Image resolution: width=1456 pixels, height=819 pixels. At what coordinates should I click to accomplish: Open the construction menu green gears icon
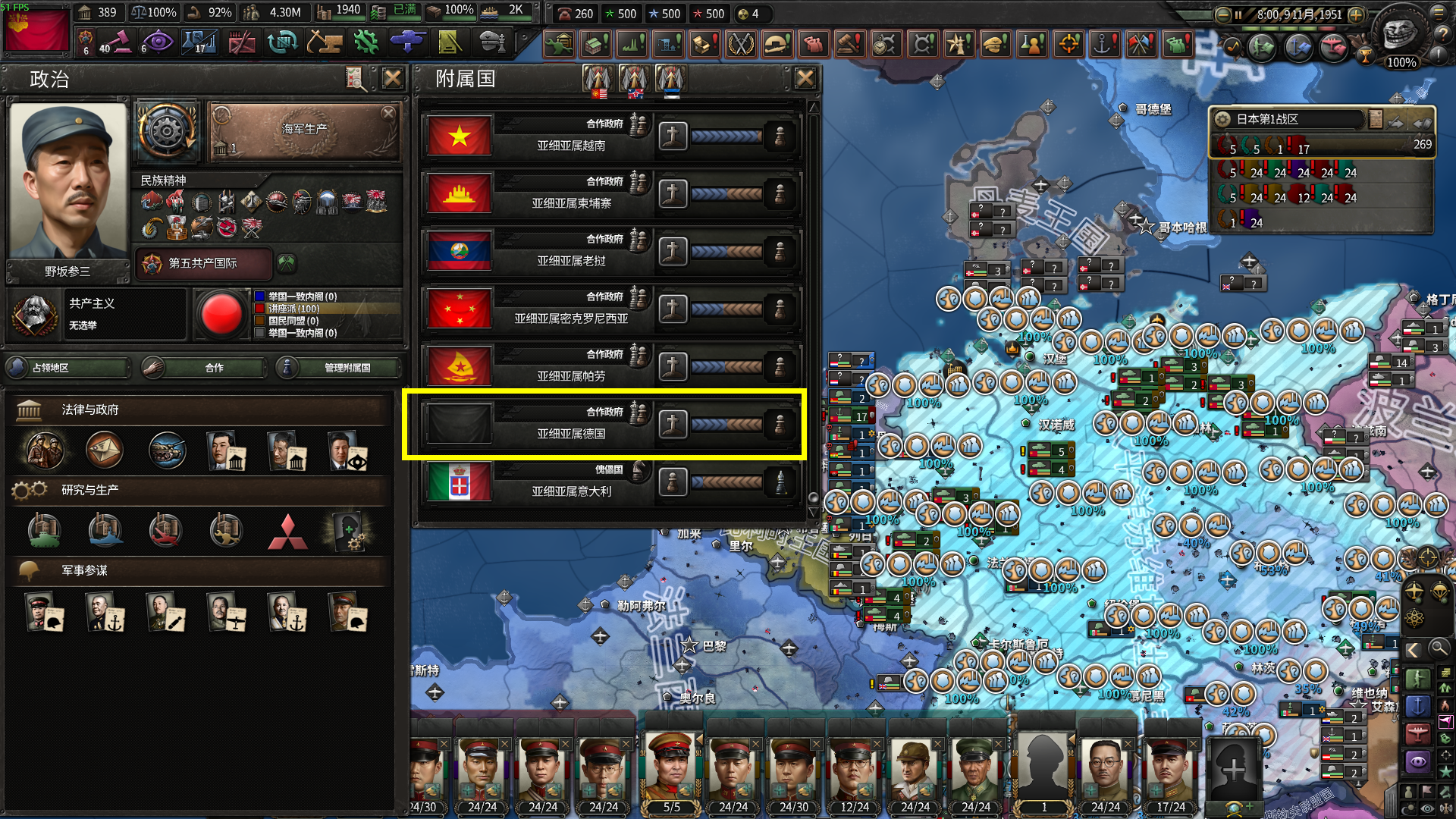(x=365, y=42)
